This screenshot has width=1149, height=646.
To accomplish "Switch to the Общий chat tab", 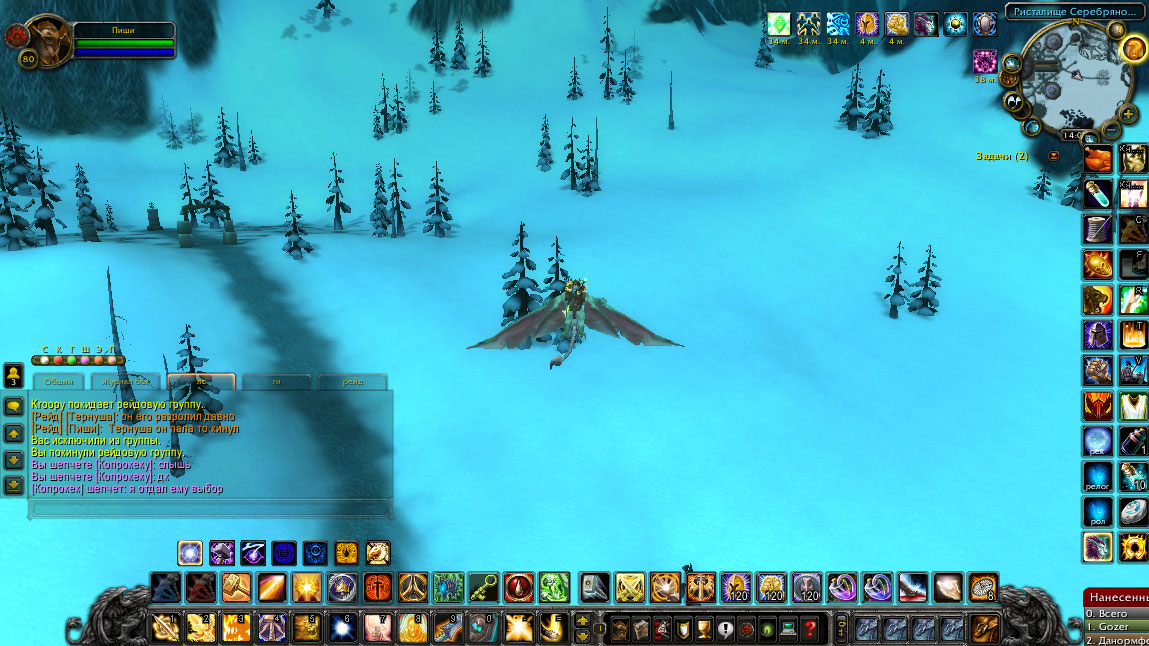I will point(59,382).
